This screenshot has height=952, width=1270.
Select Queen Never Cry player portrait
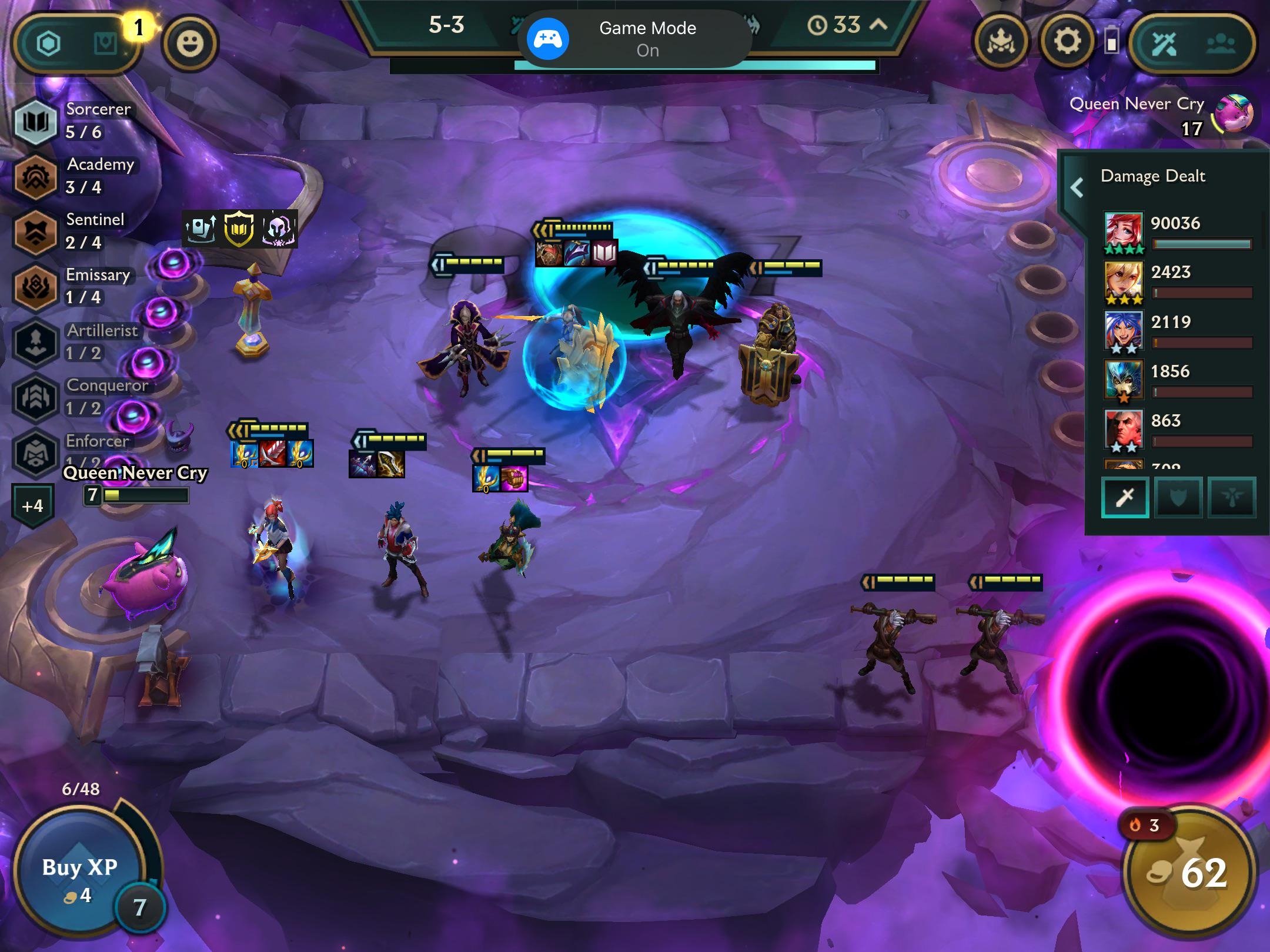1234,115
